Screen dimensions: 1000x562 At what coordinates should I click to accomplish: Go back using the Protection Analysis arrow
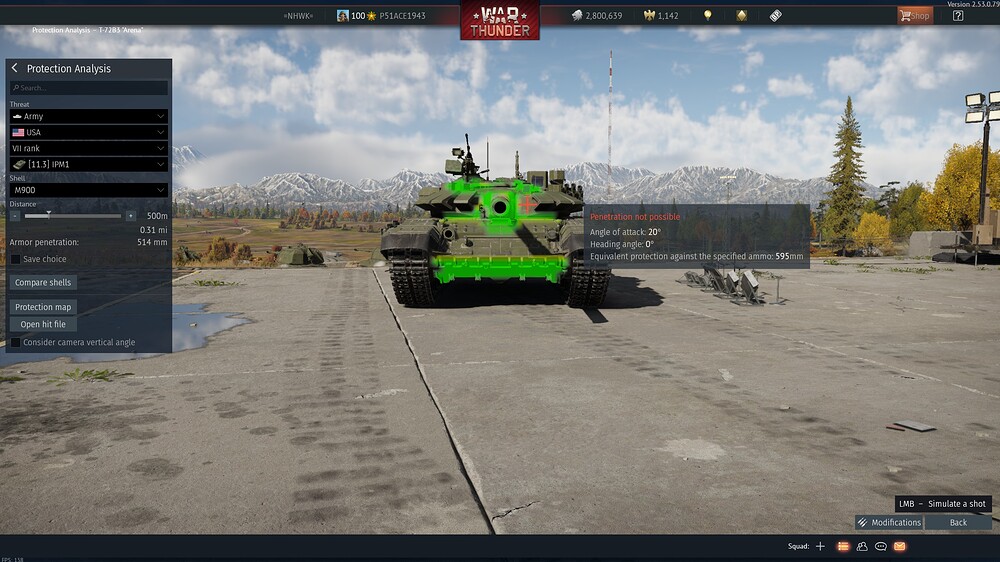click(15, 68)
